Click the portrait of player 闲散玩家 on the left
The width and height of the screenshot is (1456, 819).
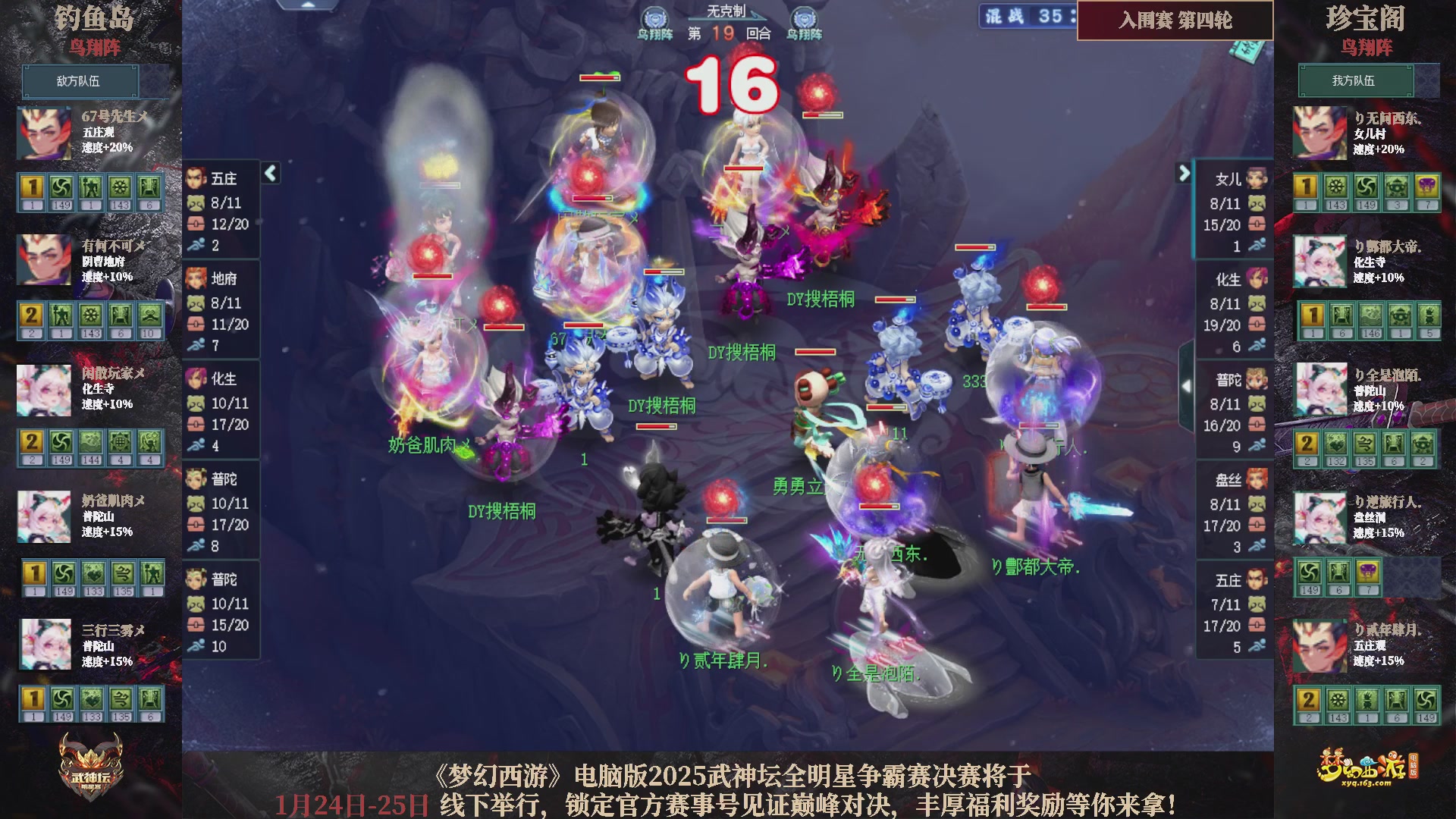click(x=43, y=390)
